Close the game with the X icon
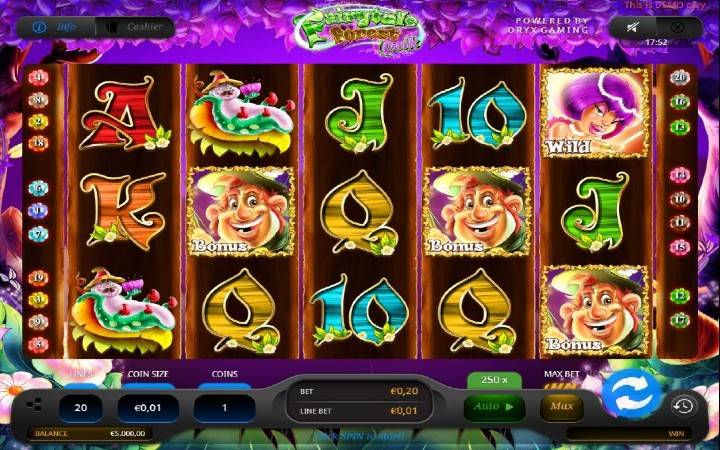Viewport: 720px width, 450px height. (677, 28)
